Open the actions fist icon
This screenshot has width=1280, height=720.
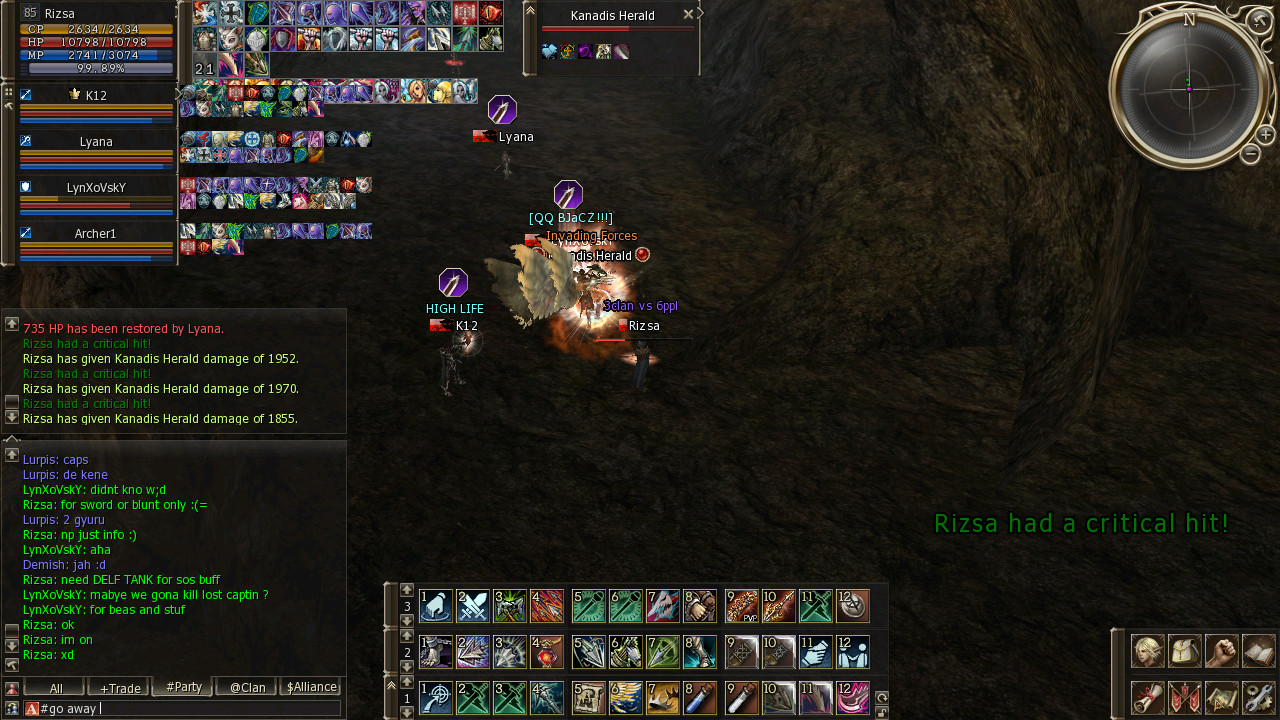point(1221,651)
